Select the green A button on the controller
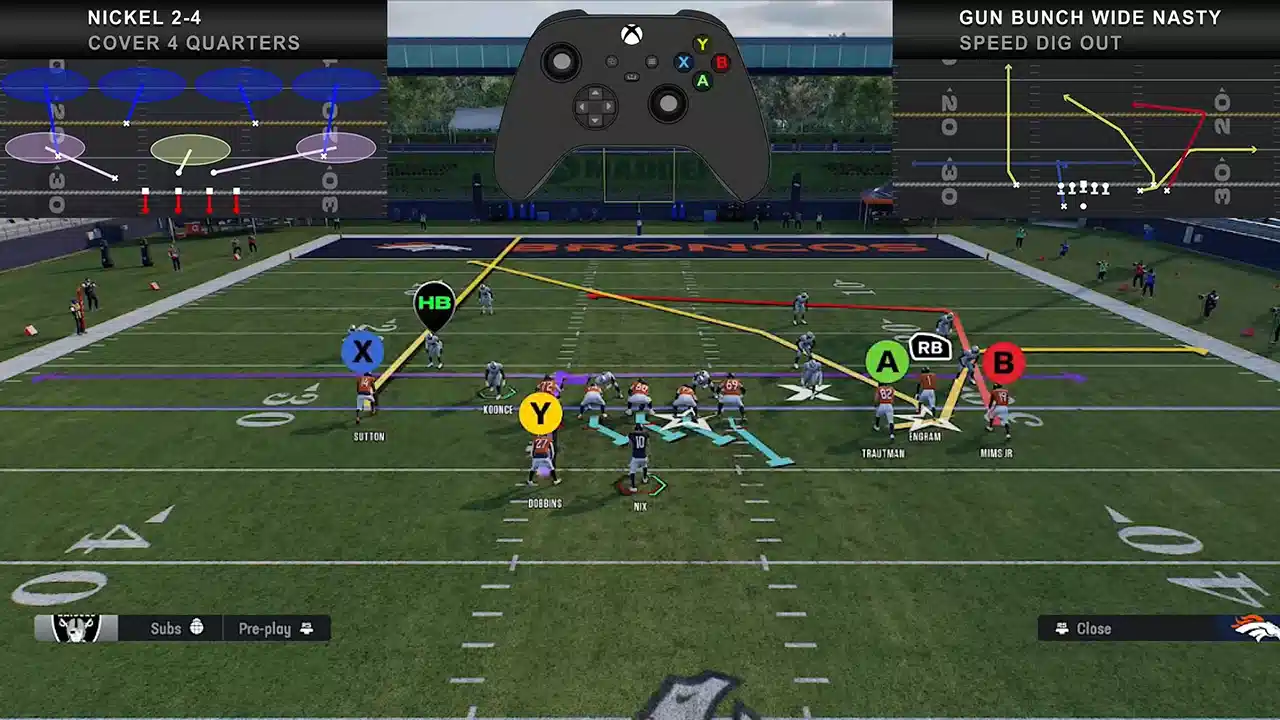 tap(702, 81)
